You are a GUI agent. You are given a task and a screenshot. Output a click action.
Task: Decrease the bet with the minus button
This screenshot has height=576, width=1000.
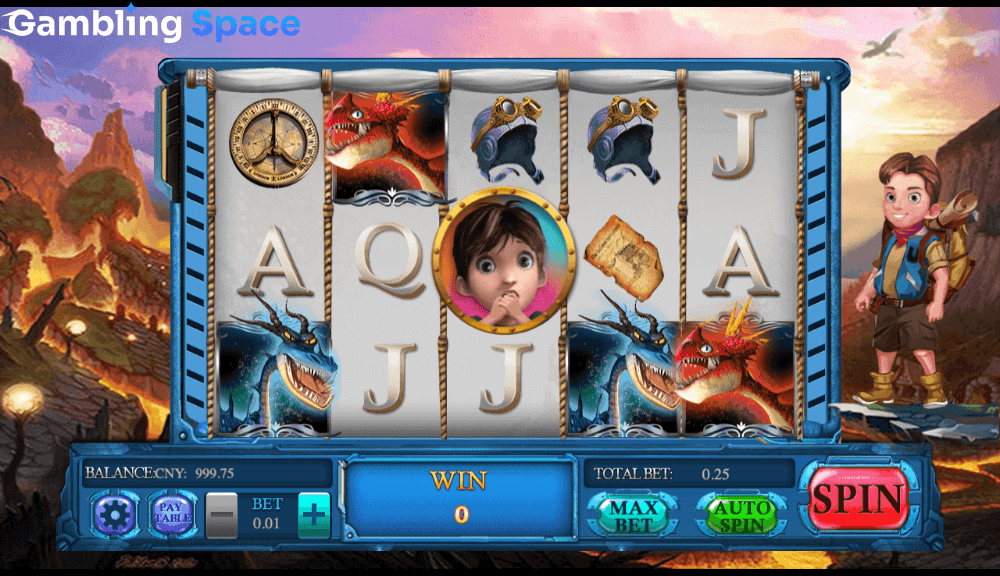point(222,516)
